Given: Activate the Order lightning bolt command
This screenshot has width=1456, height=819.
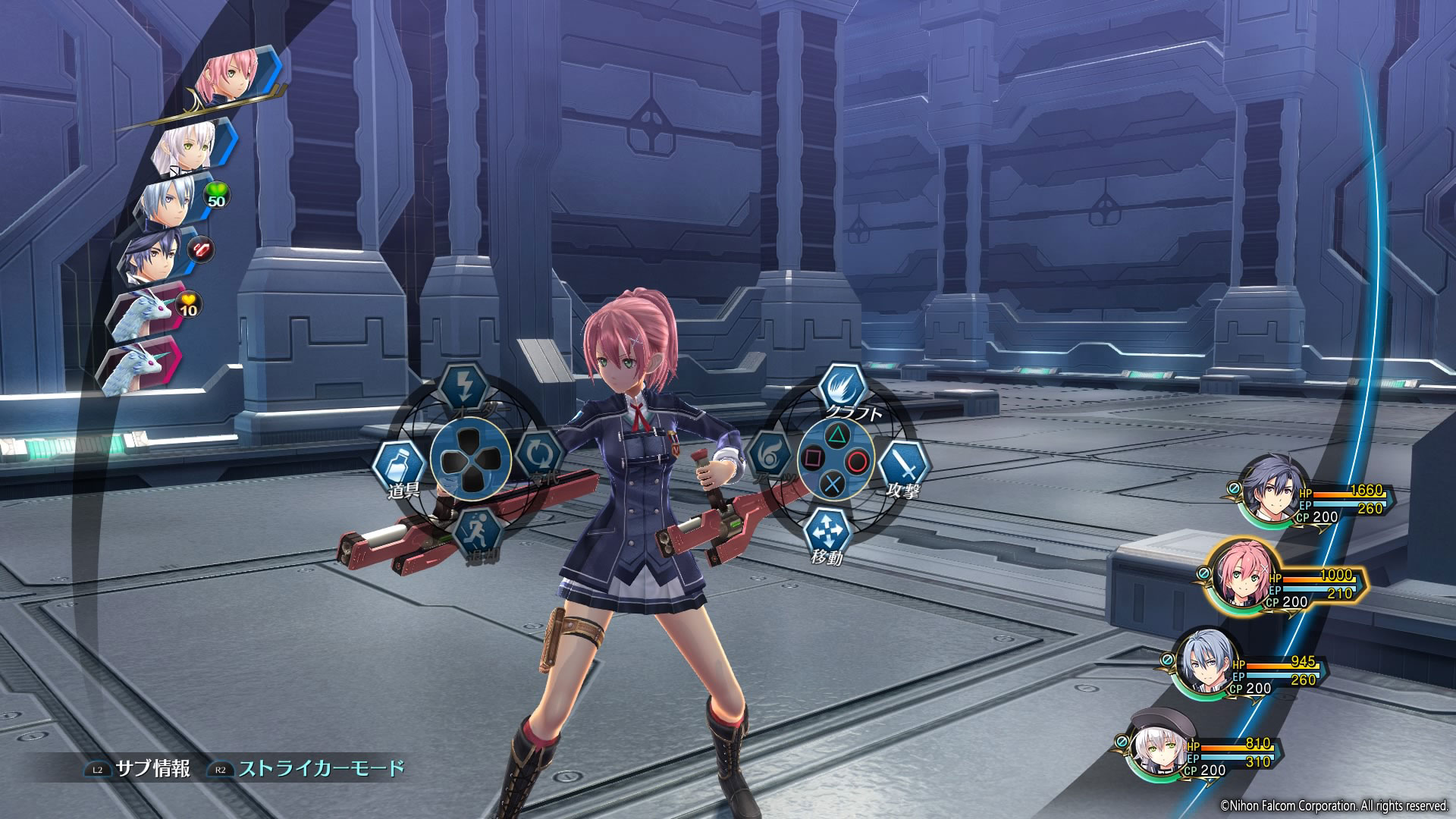Looking at the screenshot, I should pos(464,388).
